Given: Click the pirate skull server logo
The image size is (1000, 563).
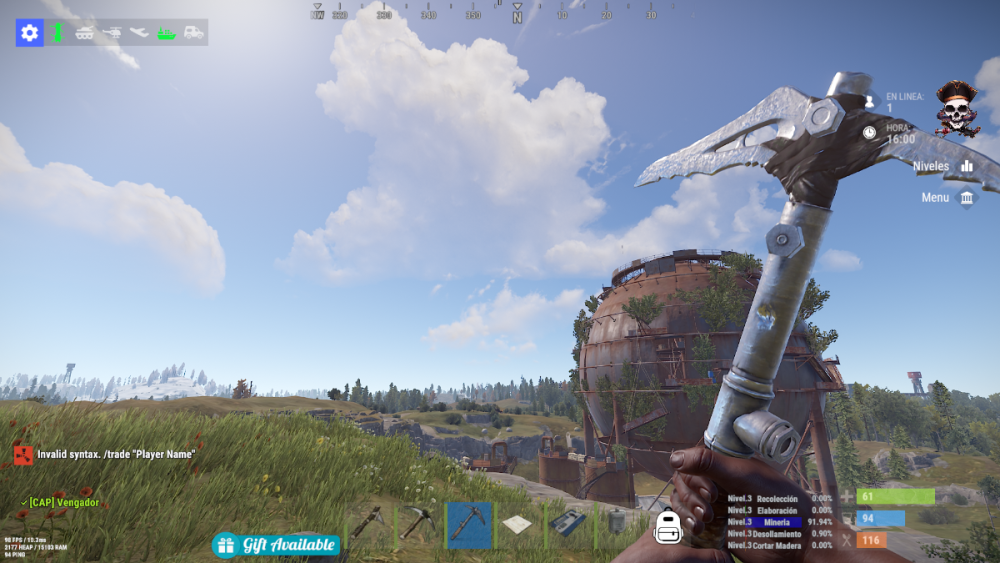Looking at the screenshot, I should pos(957,108).
